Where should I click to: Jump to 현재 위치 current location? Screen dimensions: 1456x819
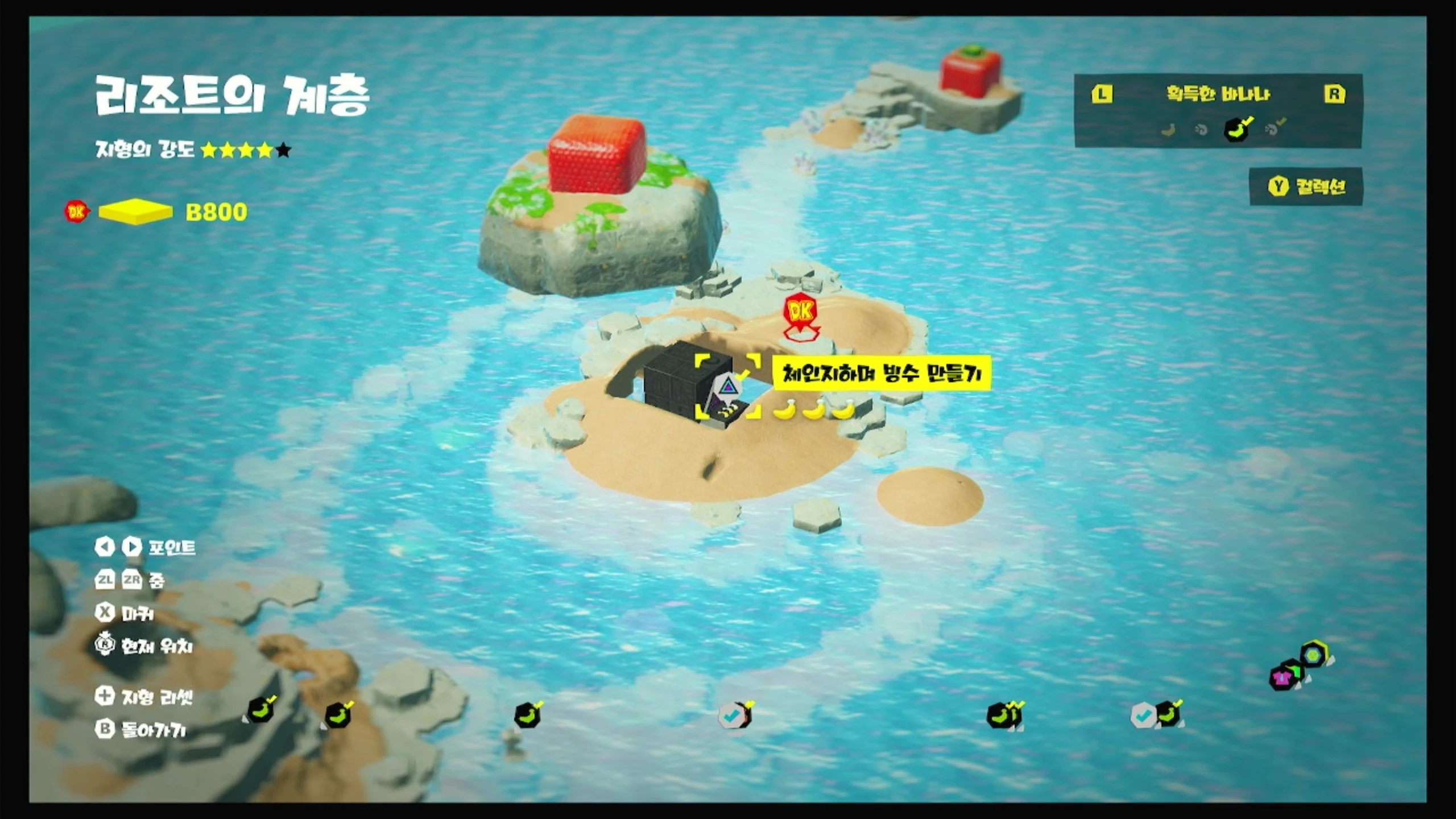144,646
